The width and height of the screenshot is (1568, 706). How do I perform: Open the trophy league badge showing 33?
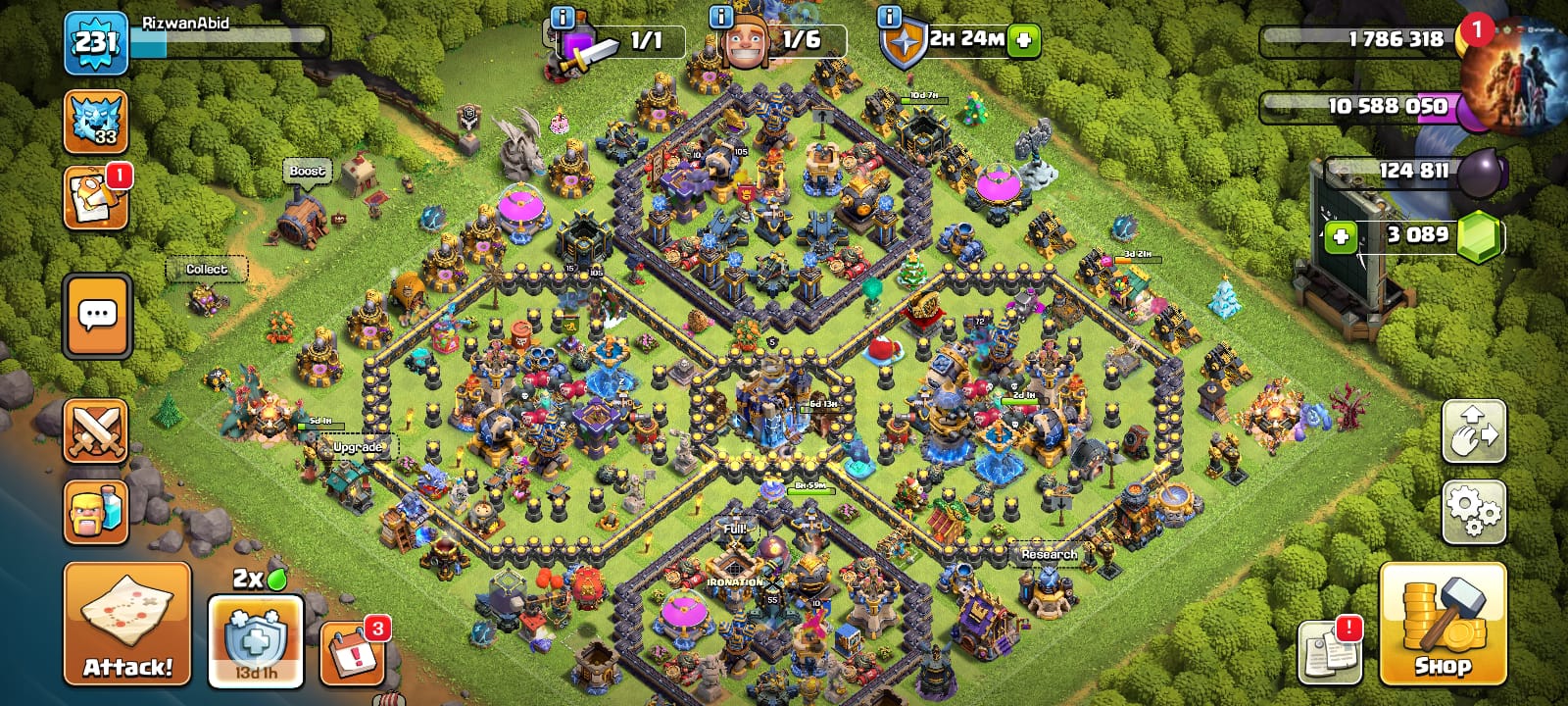point(96,123)
